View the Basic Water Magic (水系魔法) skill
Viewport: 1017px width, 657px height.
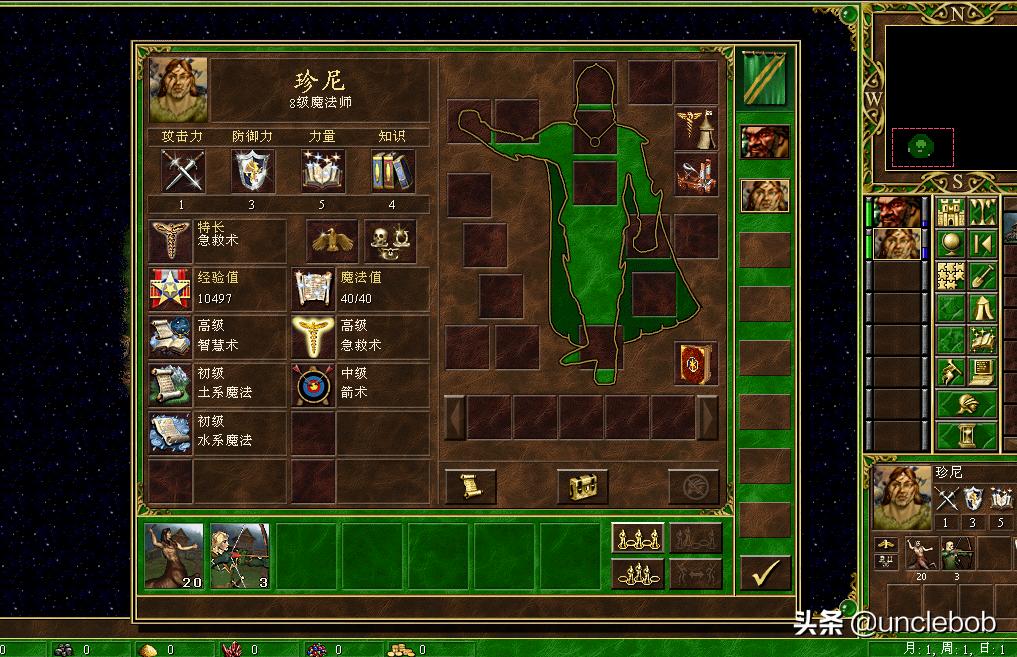[x=170, y=432]
